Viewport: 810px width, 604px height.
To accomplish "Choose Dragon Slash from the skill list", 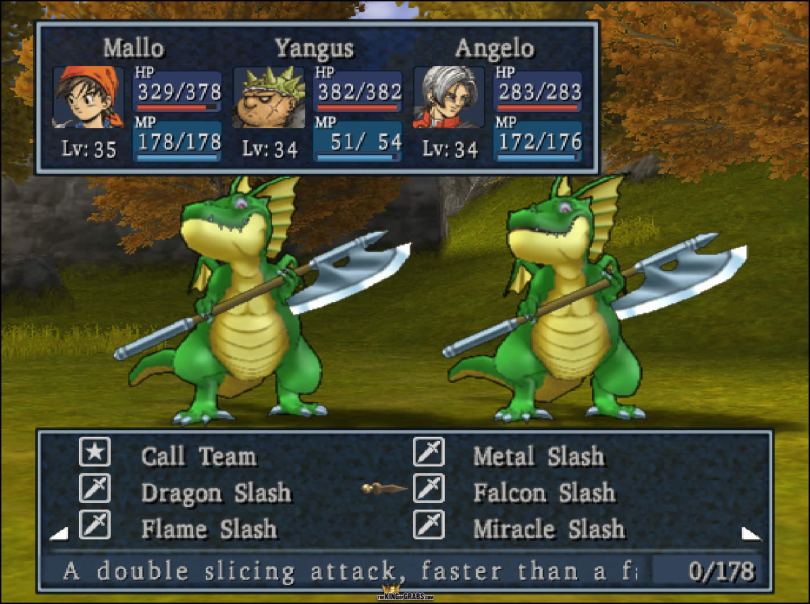I will (215, 493).
